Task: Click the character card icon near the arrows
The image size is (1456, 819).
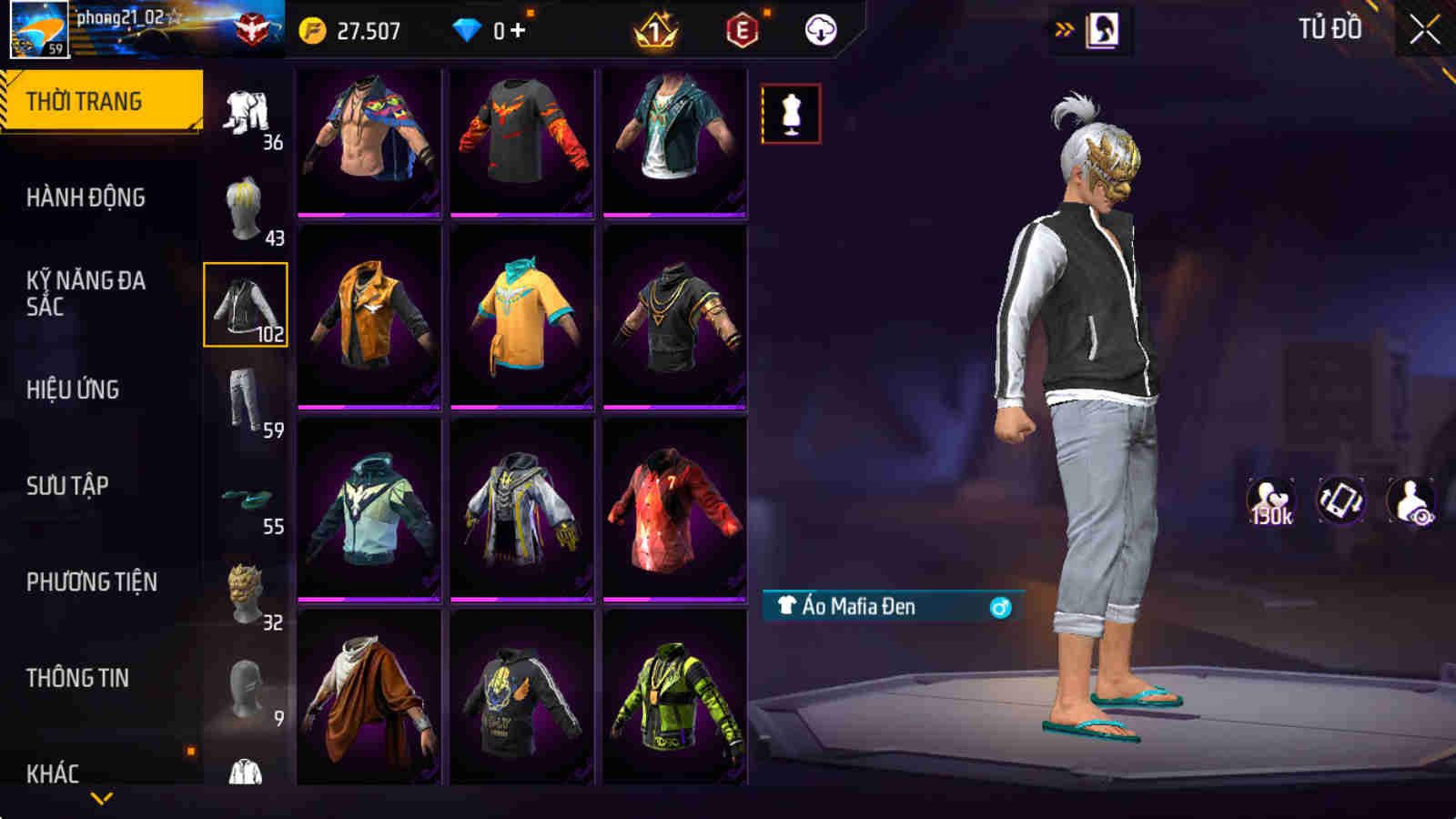Action: (x=1103, y=27)
